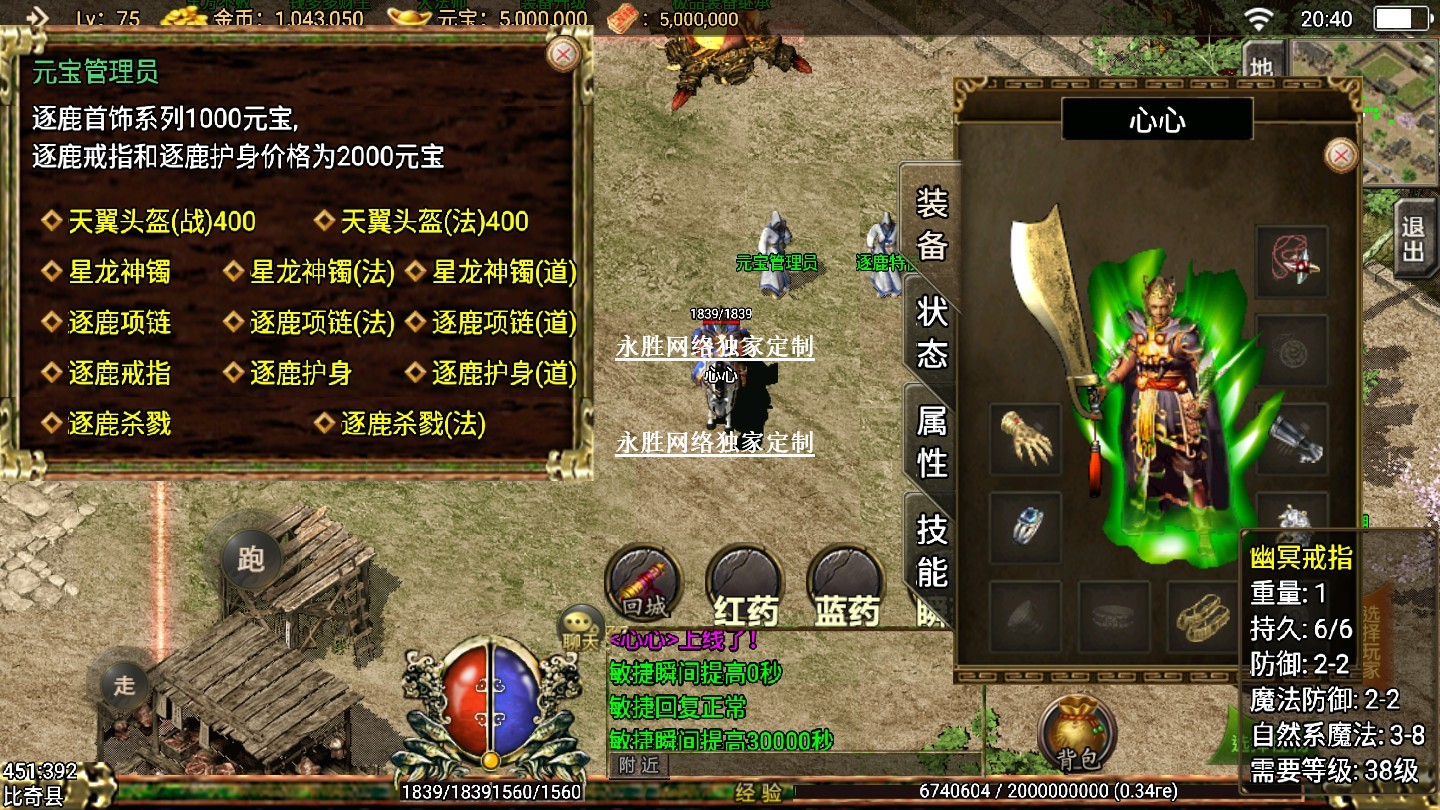Close the 元宝管理员 shop dialog
This screenshot has height=810, width=1440.
tap(564, 54)
